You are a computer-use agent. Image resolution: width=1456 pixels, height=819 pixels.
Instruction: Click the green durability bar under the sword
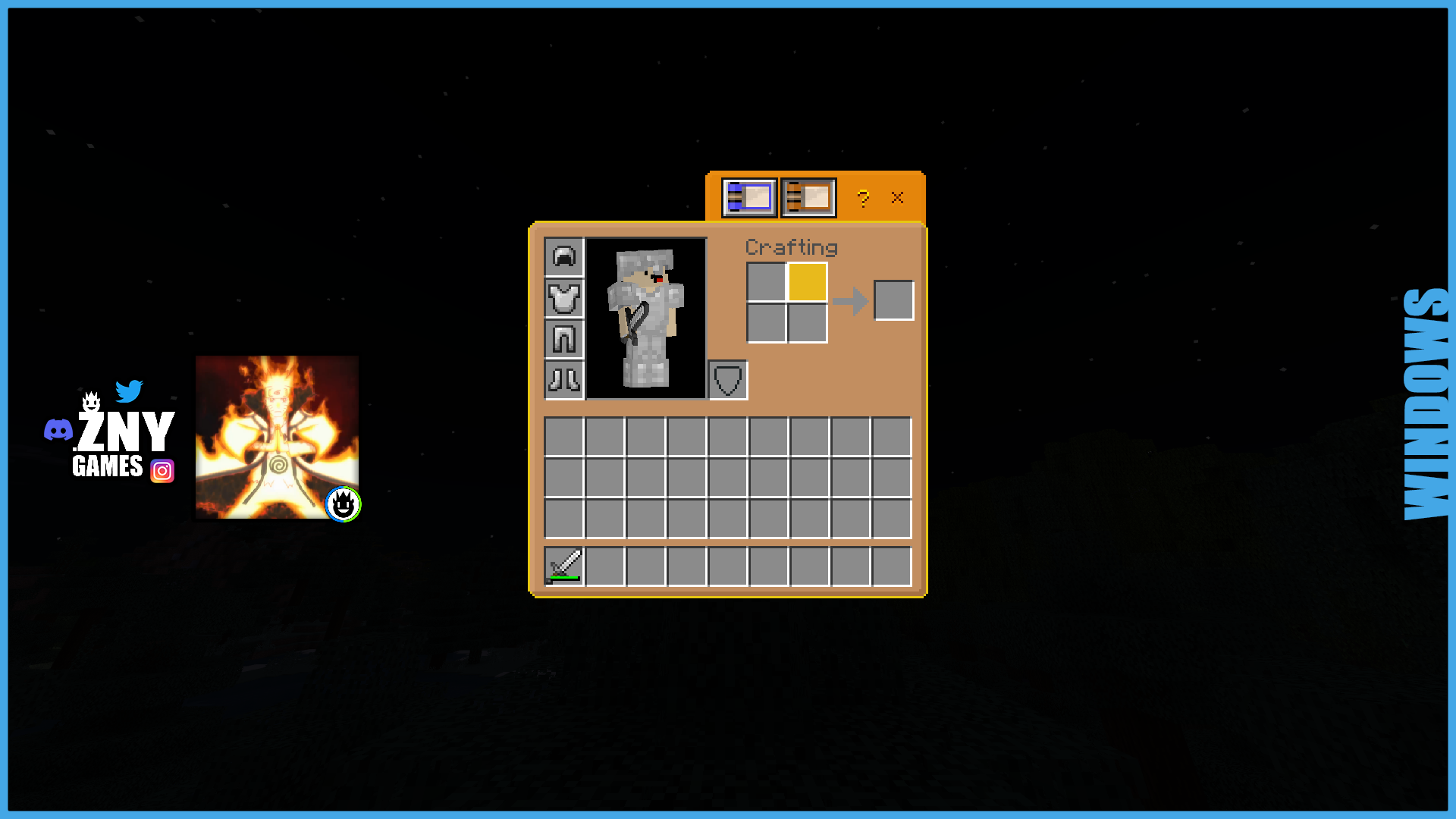(x=564, y=578)
